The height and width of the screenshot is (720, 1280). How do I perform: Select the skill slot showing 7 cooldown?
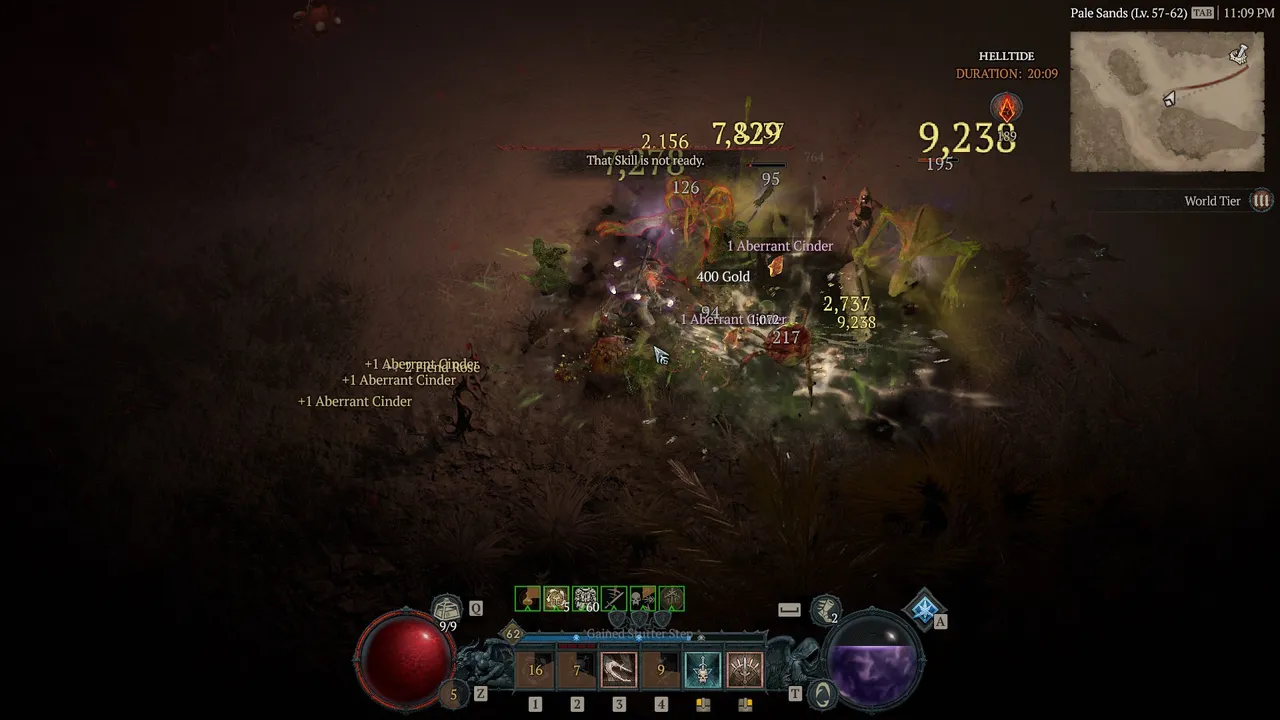577,670
